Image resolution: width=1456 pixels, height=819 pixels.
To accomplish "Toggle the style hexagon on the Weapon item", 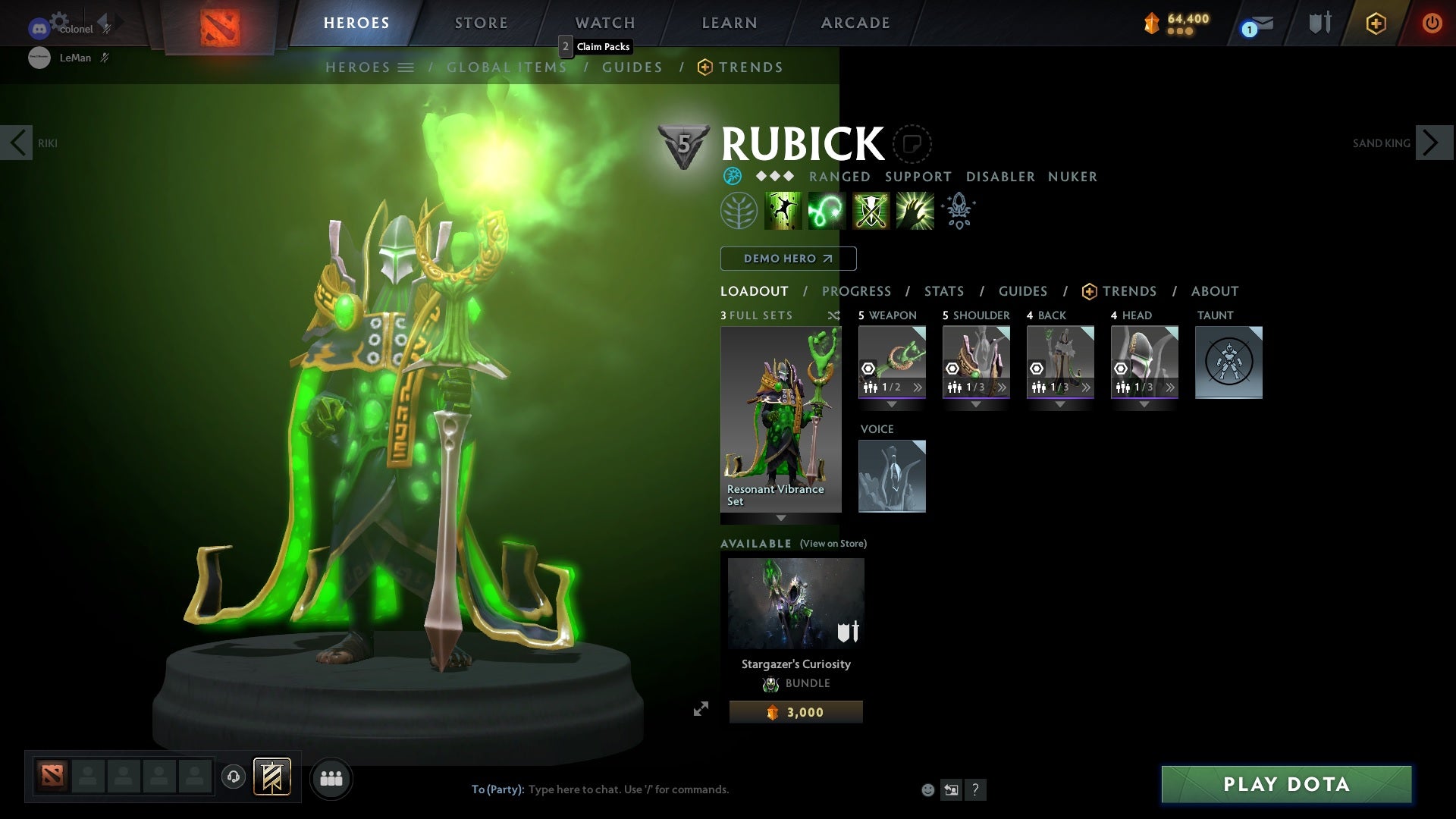I will coord(868,369).
